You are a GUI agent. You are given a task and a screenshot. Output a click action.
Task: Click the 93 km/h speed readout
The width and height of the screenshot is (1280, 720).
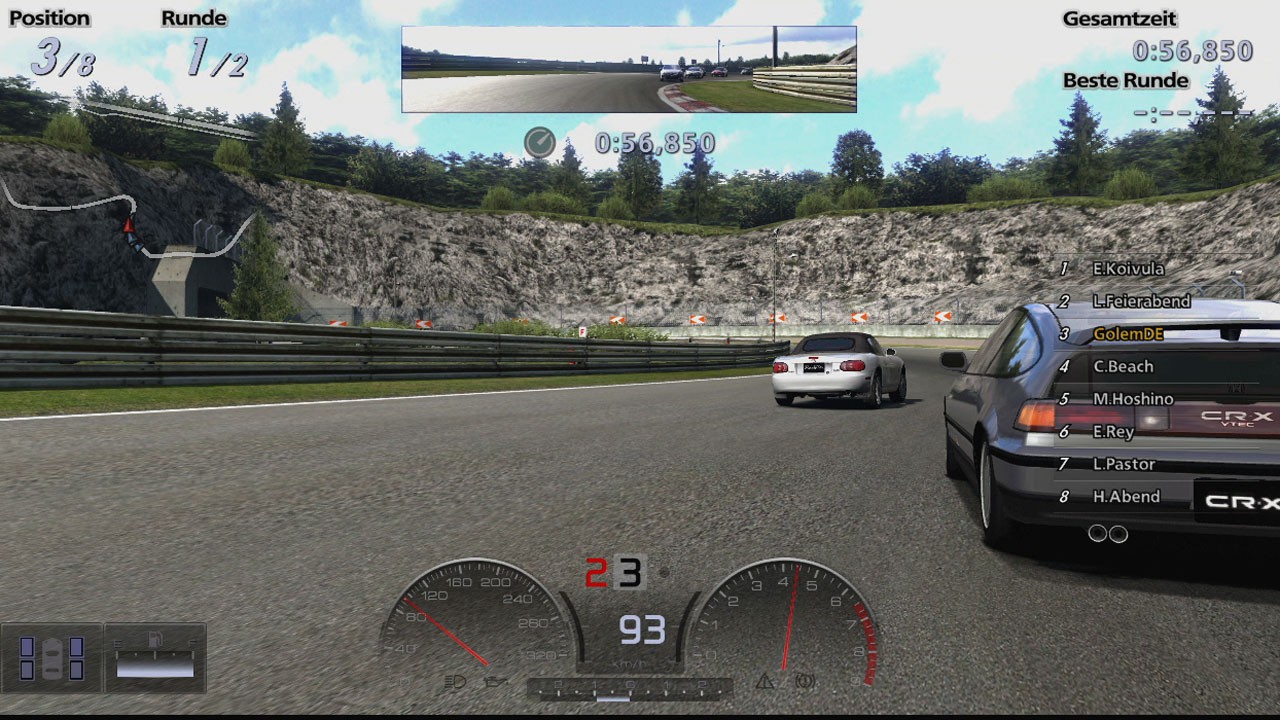click(642, 630)
